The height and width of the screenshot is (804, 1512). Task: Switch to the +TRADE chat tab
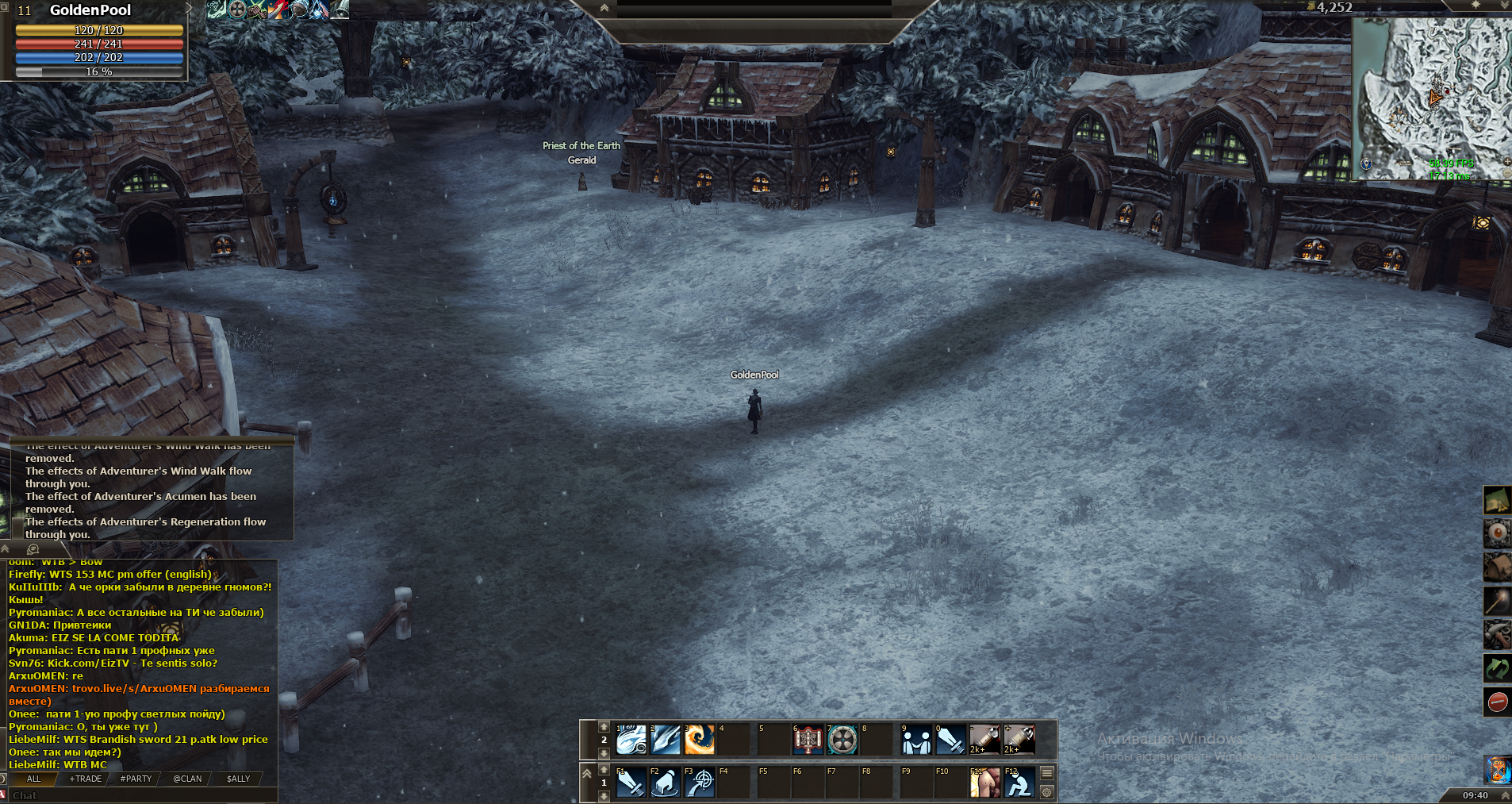[x=86, y=779]
